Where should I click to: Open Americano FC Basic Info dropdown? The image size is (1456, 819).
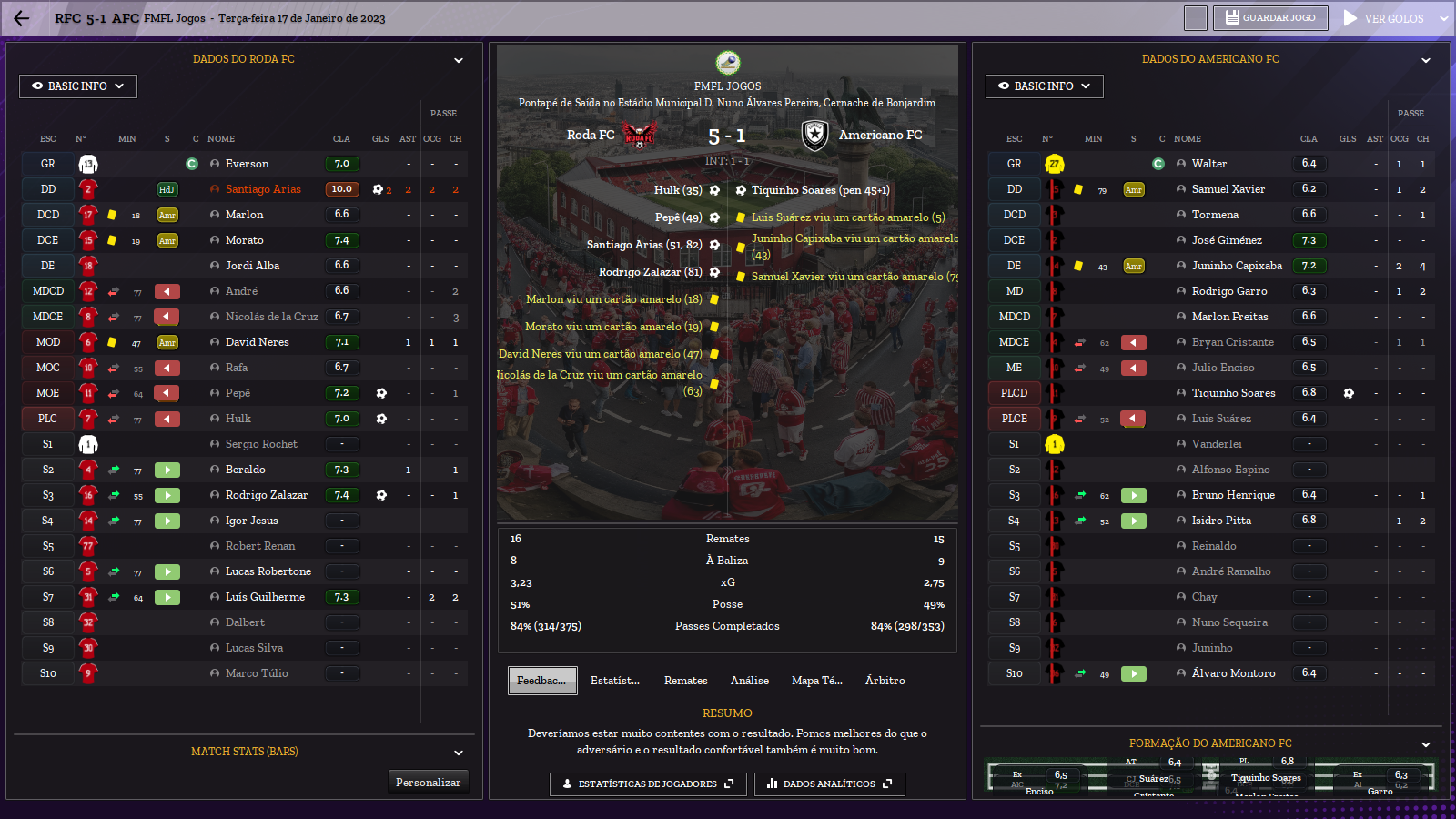click(x=1044, y=86)
